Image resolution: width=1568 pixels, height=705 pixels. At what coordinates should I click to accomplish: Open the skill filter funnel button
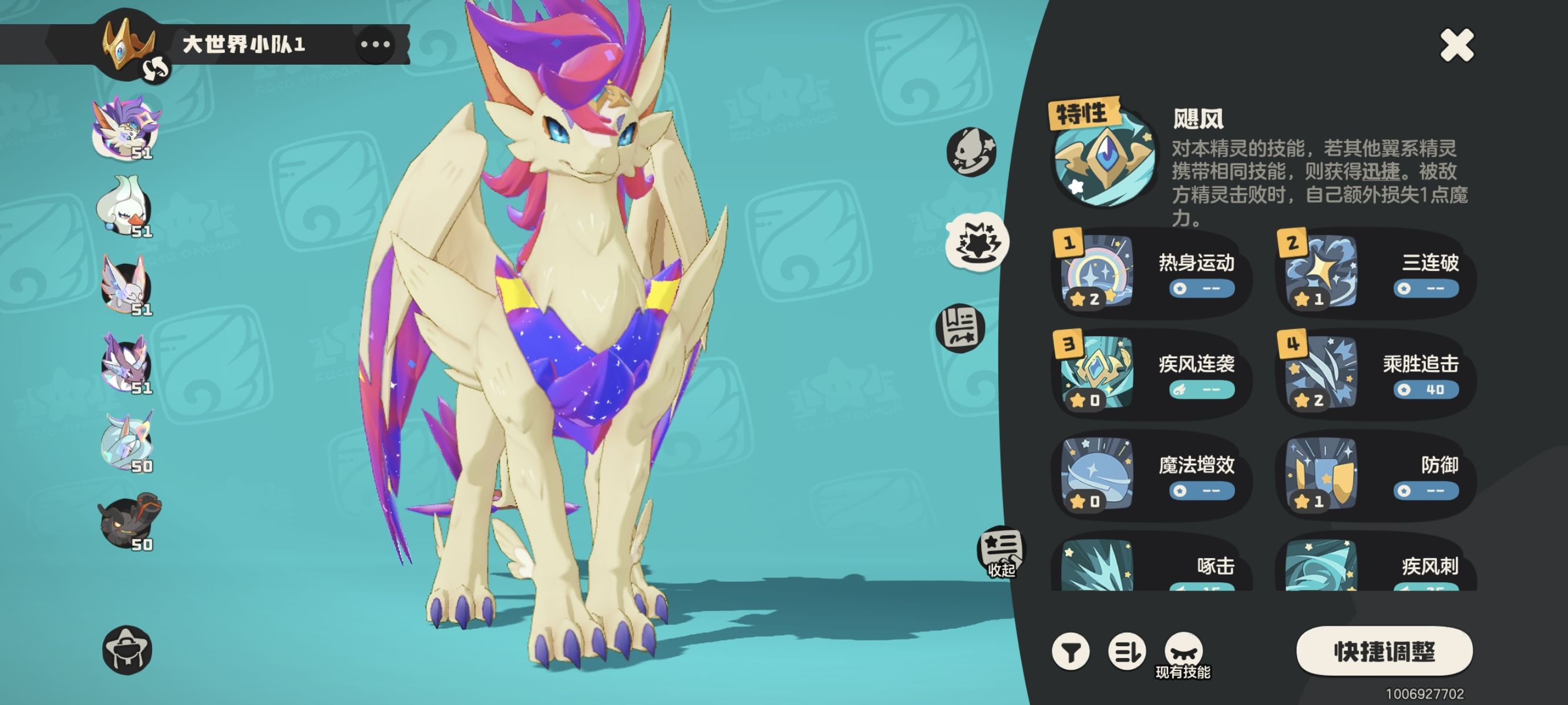(x=1070, y=652)
